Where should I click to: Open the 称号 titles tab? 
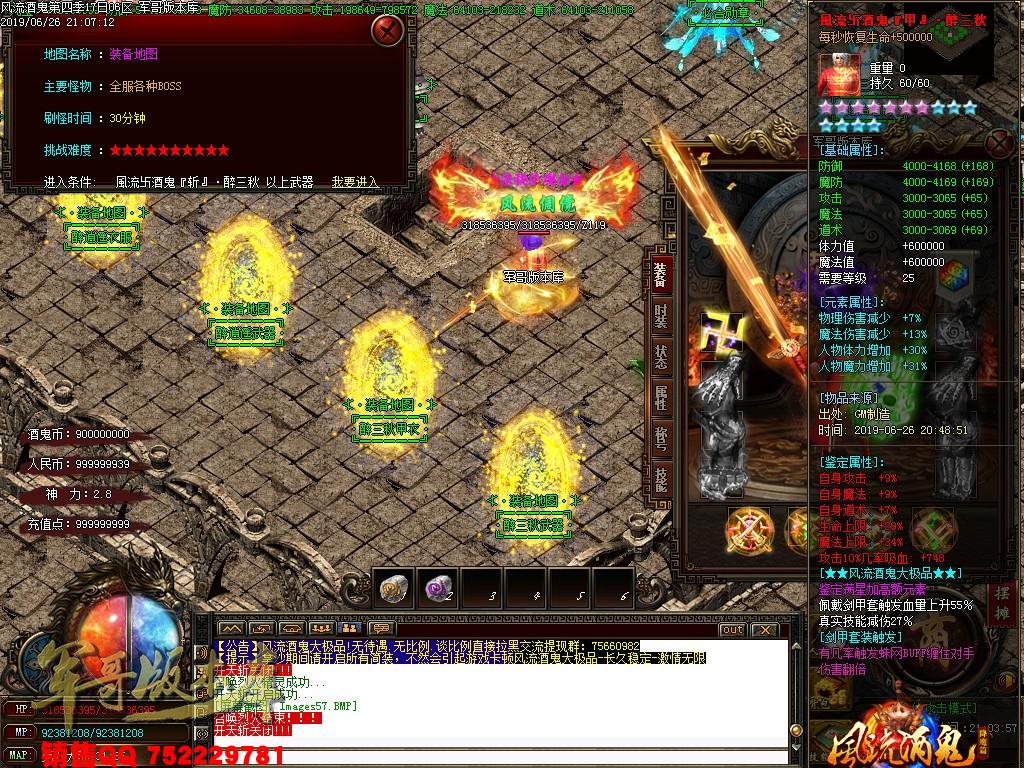pyautogui.click(x=661, y=438)
